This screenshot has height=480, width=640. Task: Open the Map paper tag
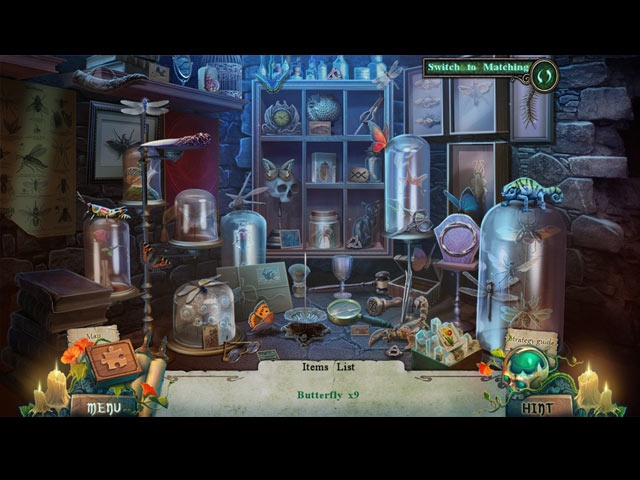point(93,336)
